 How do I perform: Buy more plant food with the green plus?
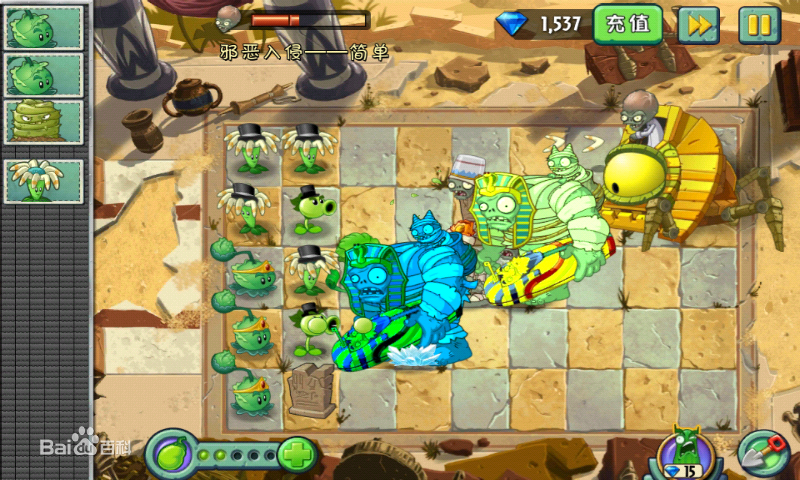tap(295, 456)
